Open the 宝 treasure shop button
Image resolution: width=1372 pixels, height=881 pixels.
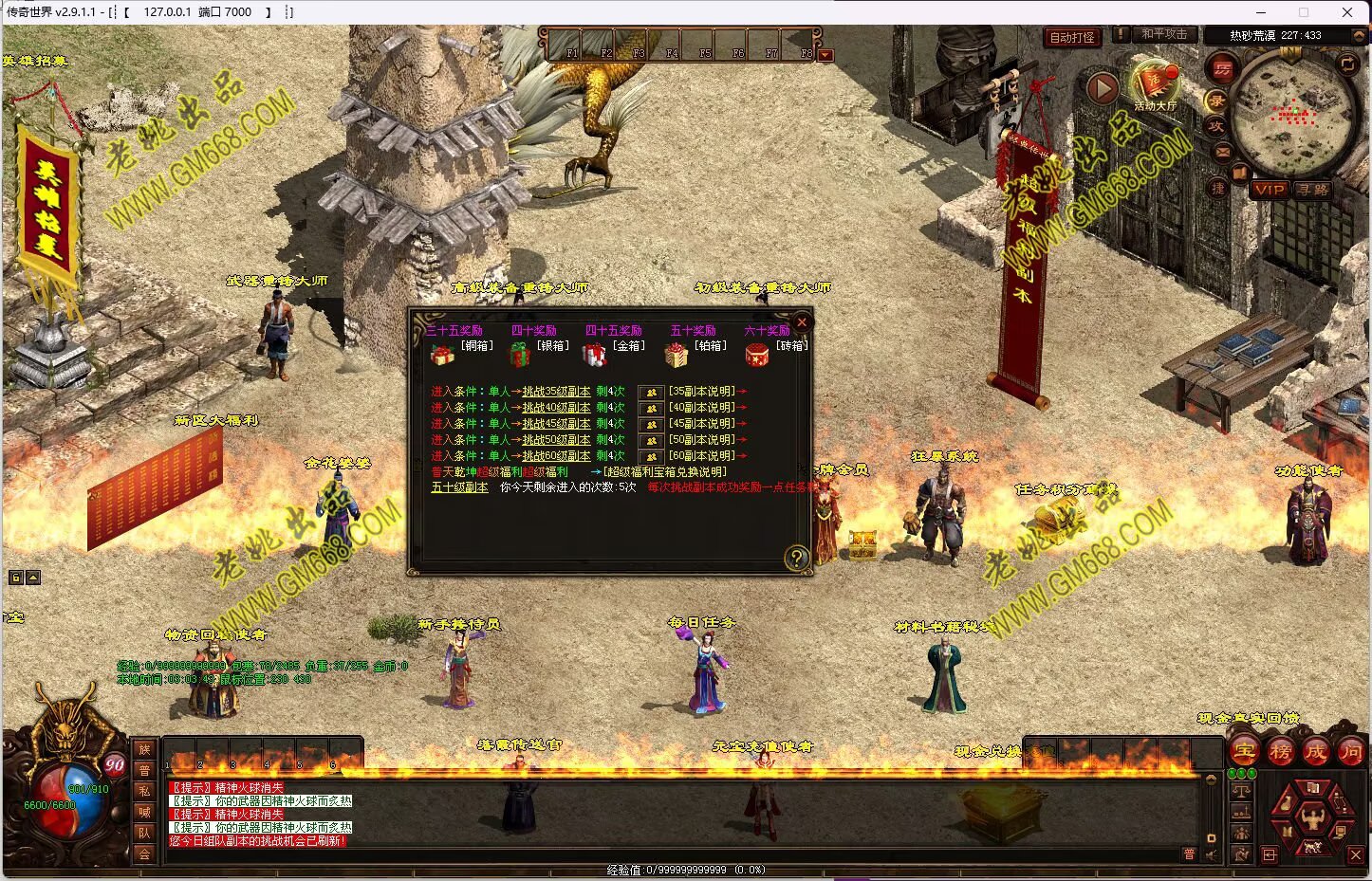pyautogui.click(x=1244, y=753)
